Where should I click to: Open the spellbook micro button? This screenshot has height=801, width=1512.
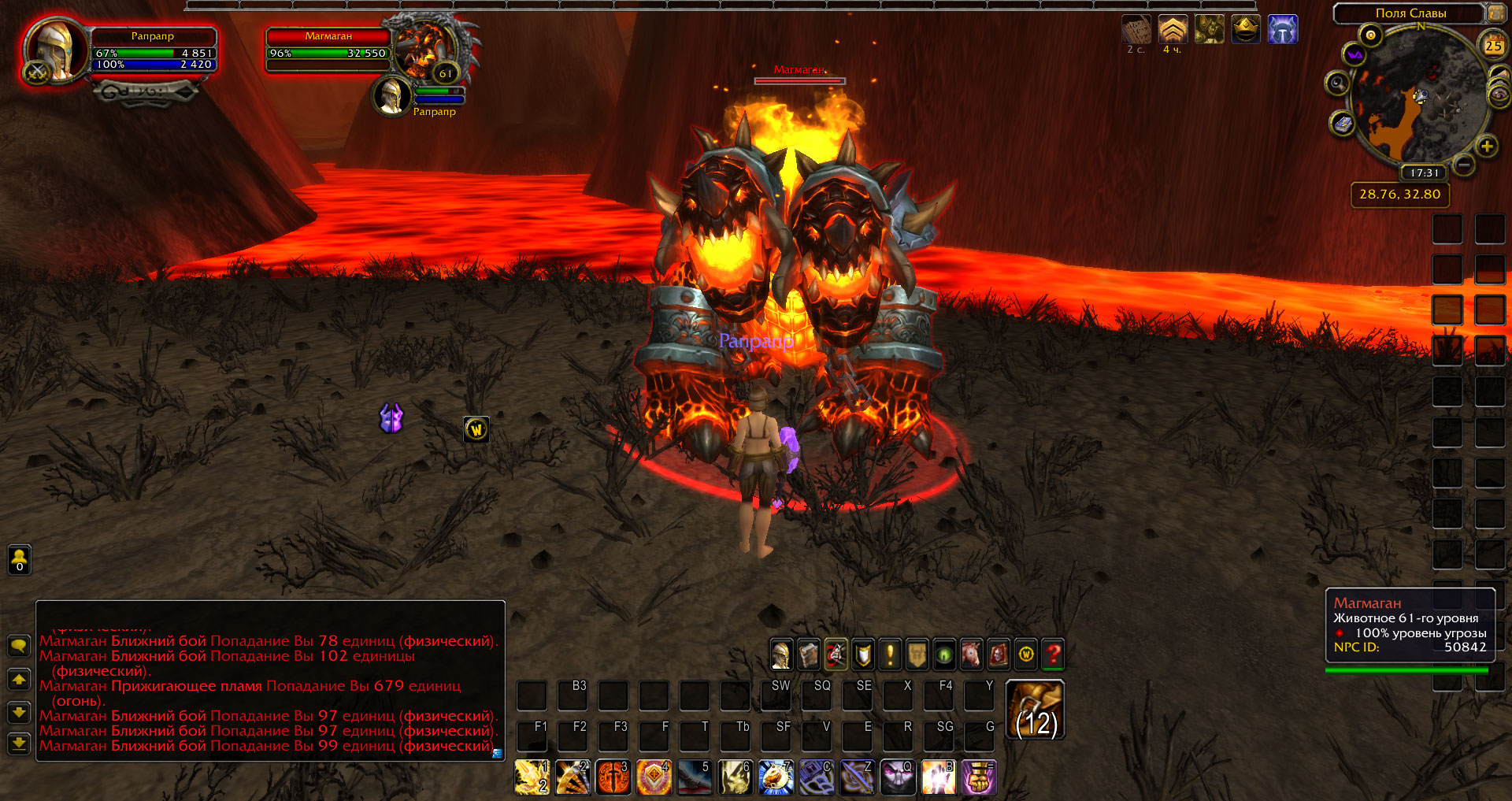click(809, 654)
